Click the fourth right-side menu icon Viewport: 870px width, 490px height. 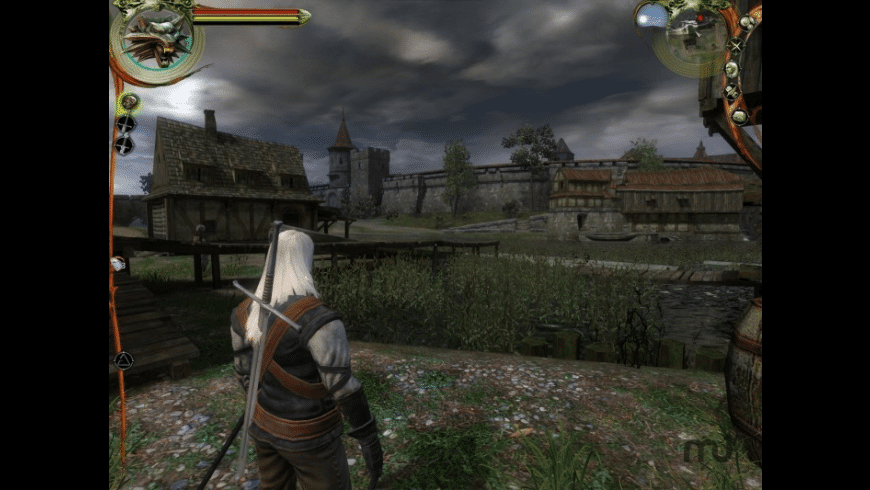(x=731, y=92)
